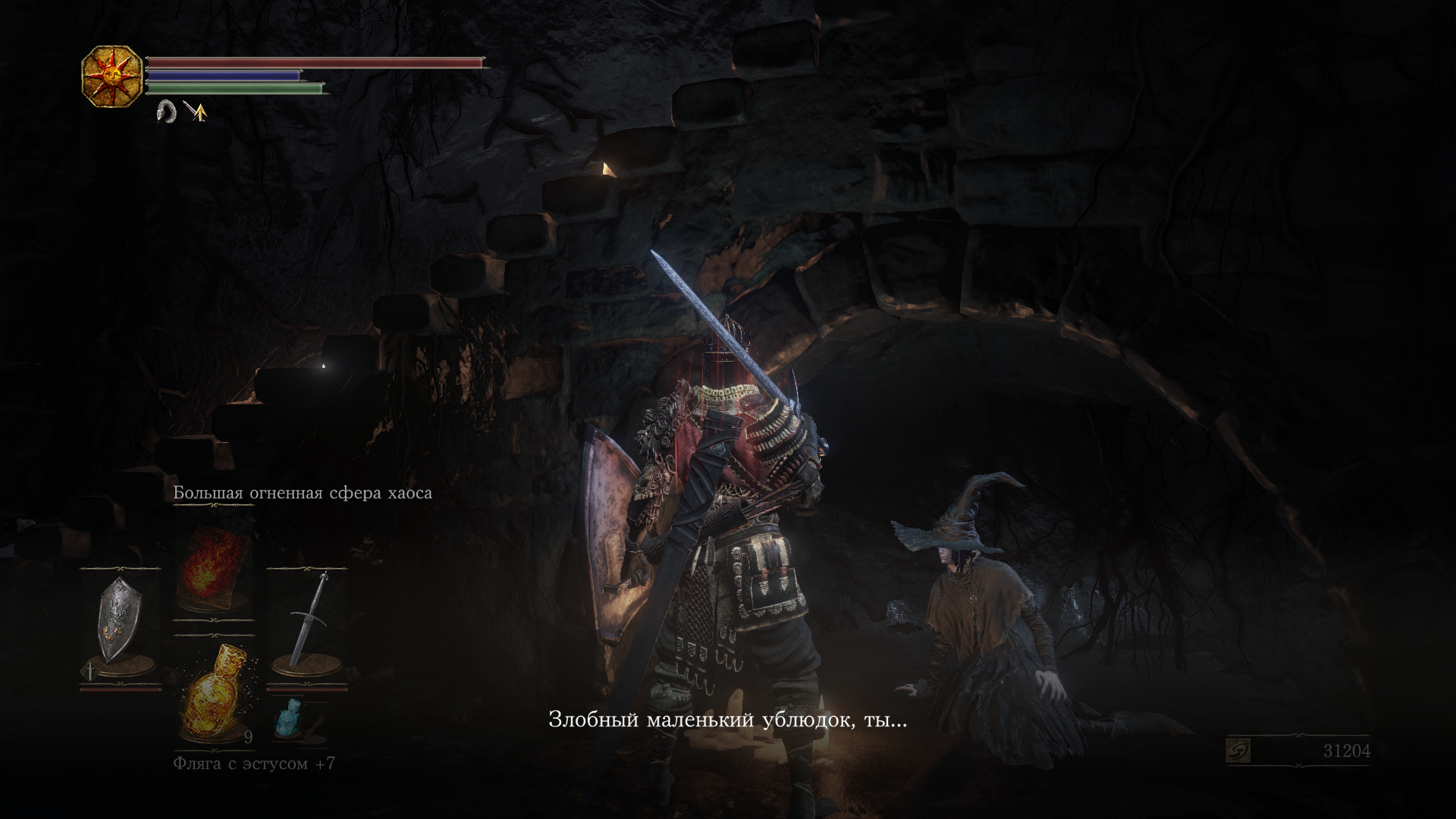Select the right-hand sword slot
The height and width of the screenshot is (819, 1456).
(x=306, y=622)
